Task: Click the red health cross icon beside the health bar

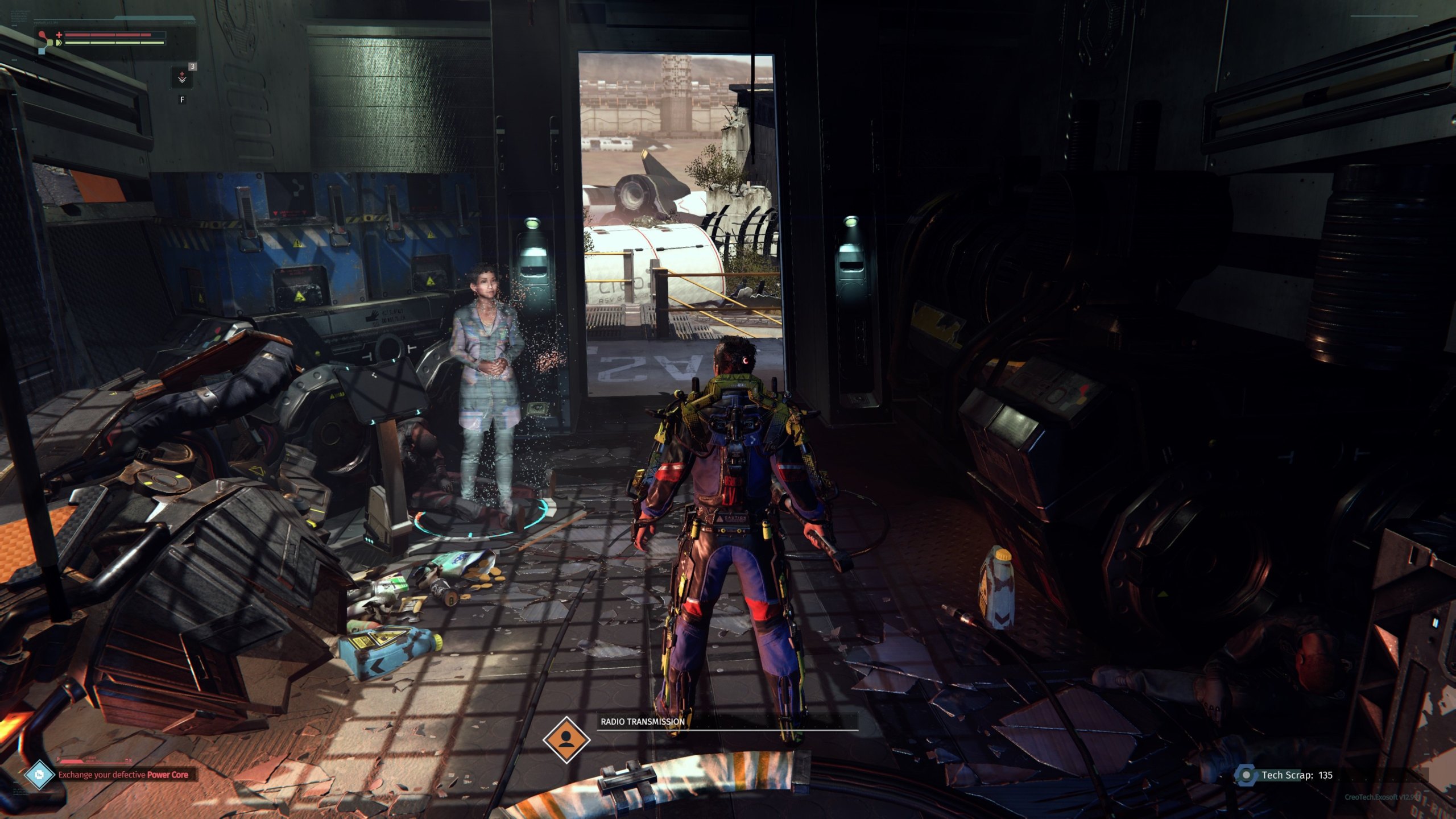Action: coord(59,35)
